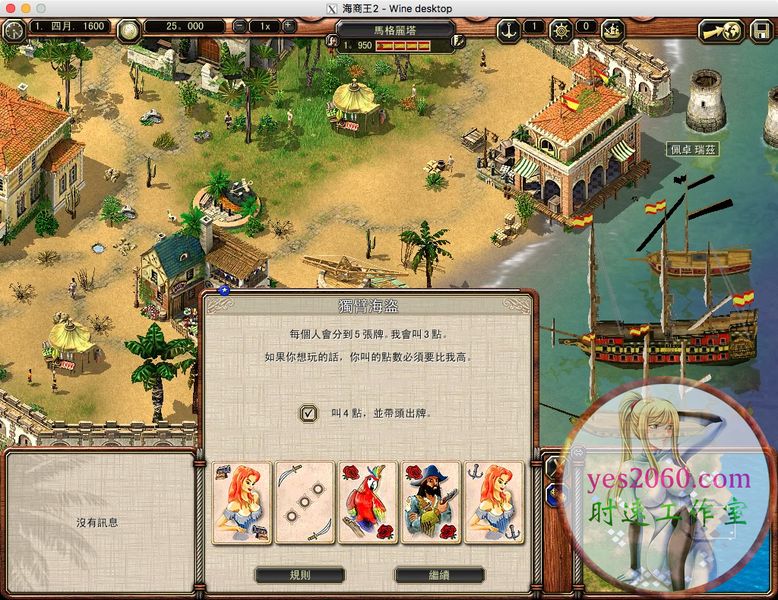The image size is (778, 600).
Task: Decrease game speed with the minus button
Action: point(240,27)
